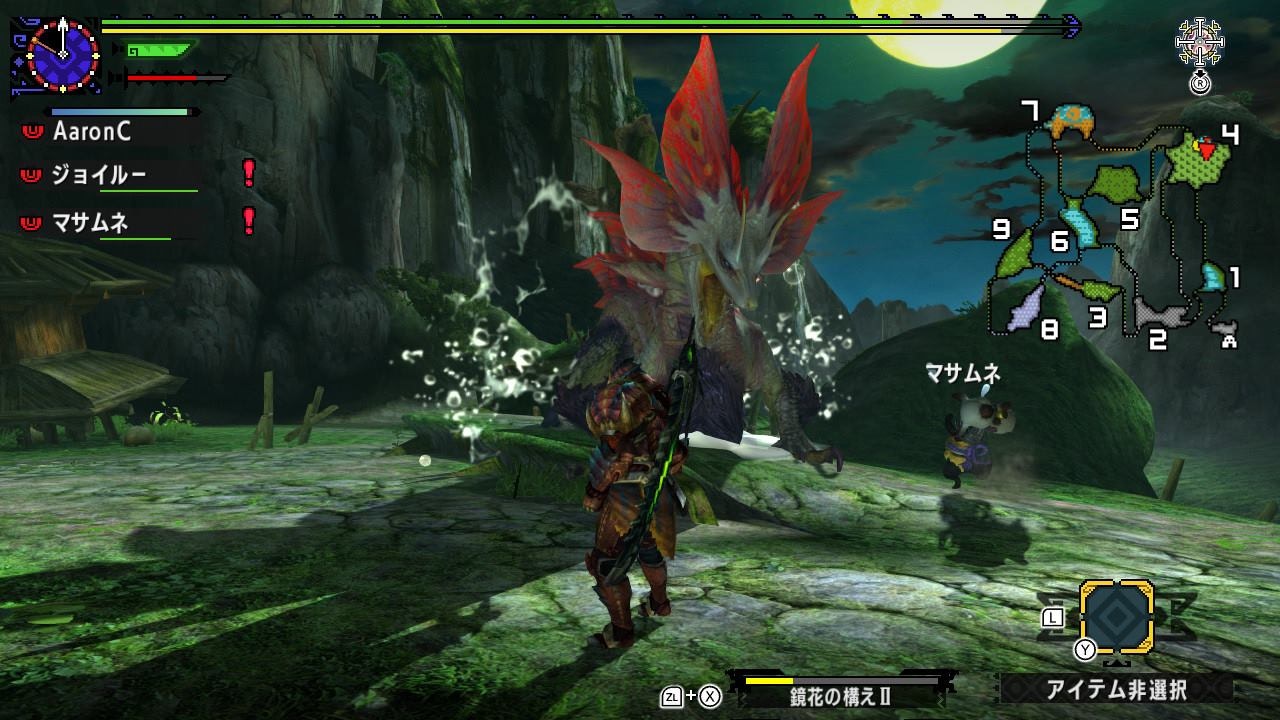1280x720 pixels.
Task: Select party member ジョイルー
Action: [x=98, y=175]
